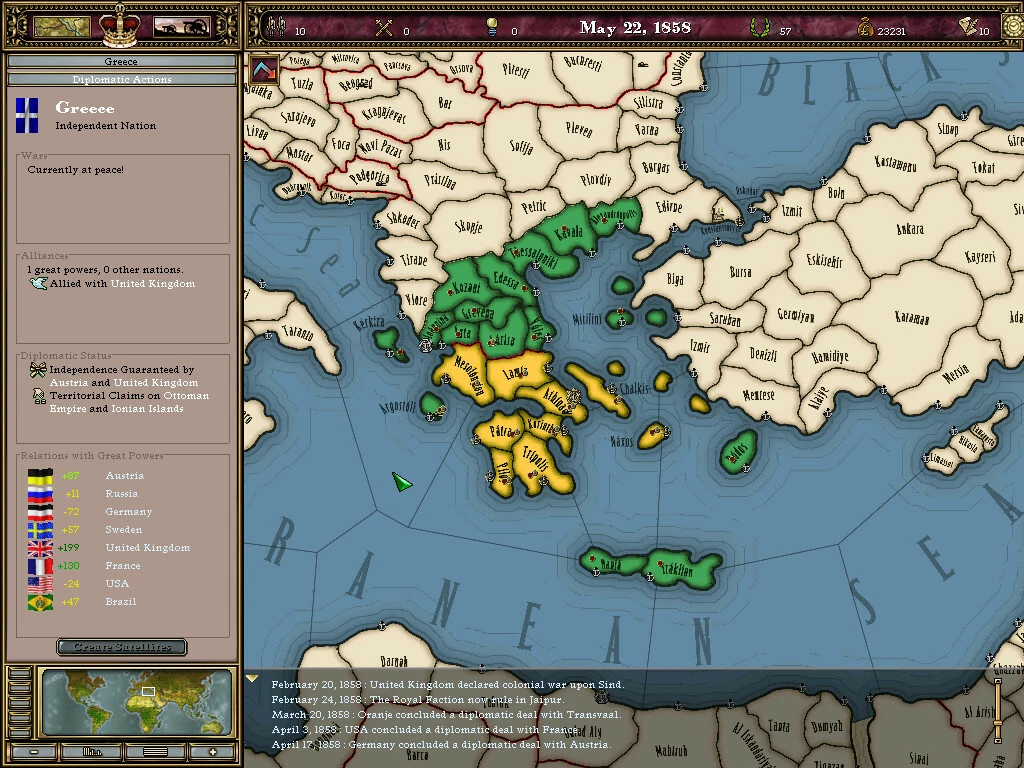
Task: Select Austria in Great Powers relations
Action: pyautogui.click(x=124, y=476)
